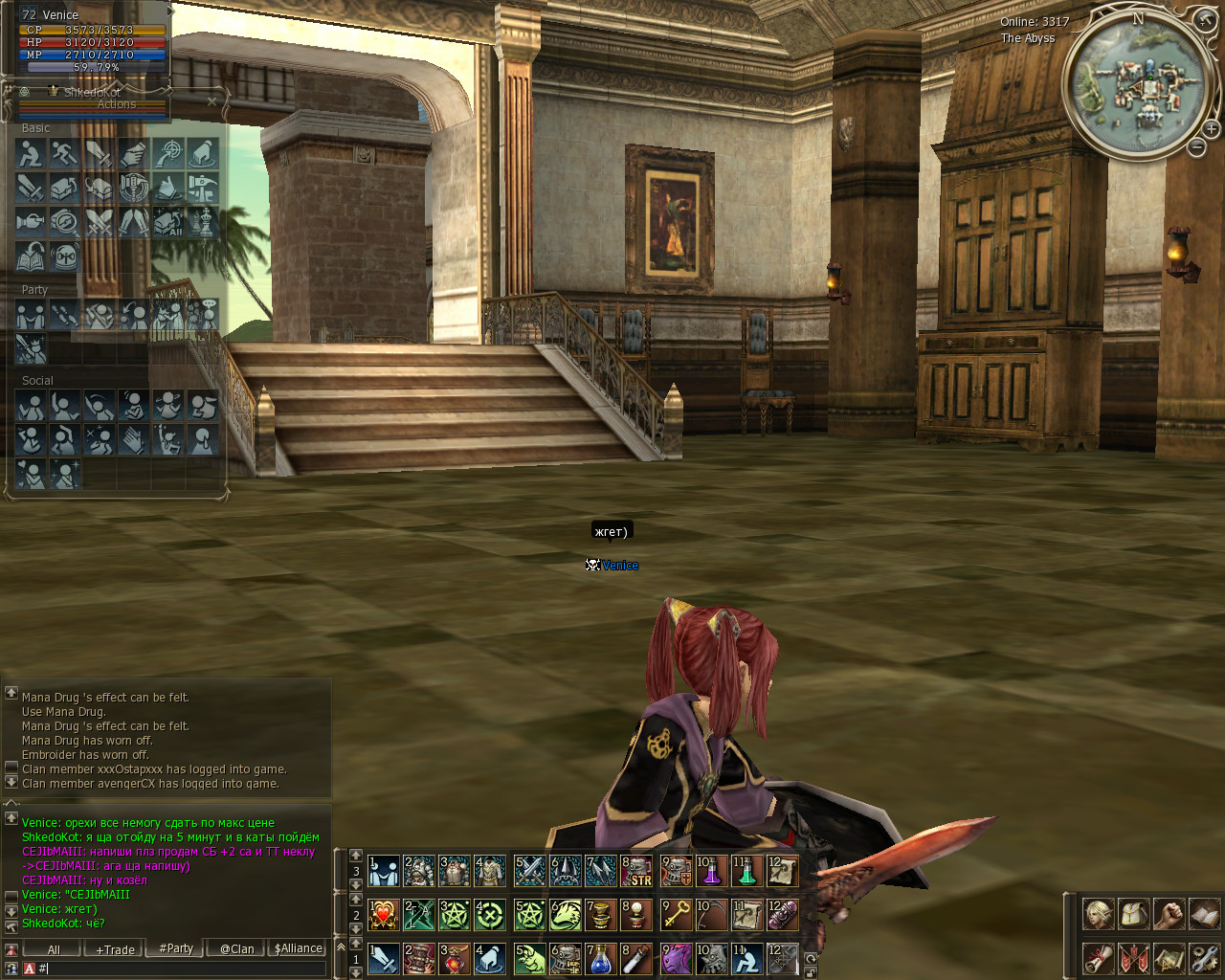Switch to the +Trade chat tab
Image resolution: width=1225 pixels, height=980 pixels.
click(115, 949)
